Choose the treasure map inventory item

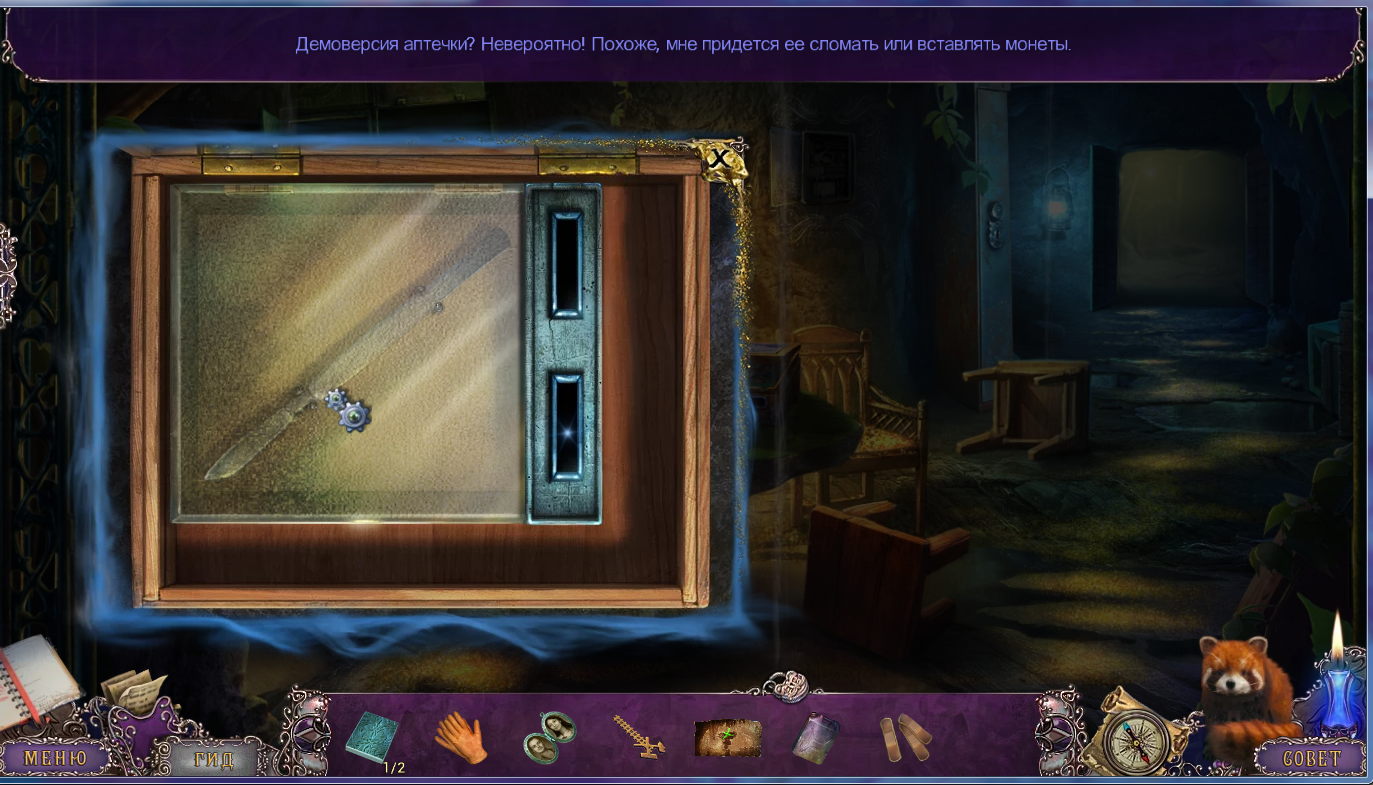tap(728, 738)
